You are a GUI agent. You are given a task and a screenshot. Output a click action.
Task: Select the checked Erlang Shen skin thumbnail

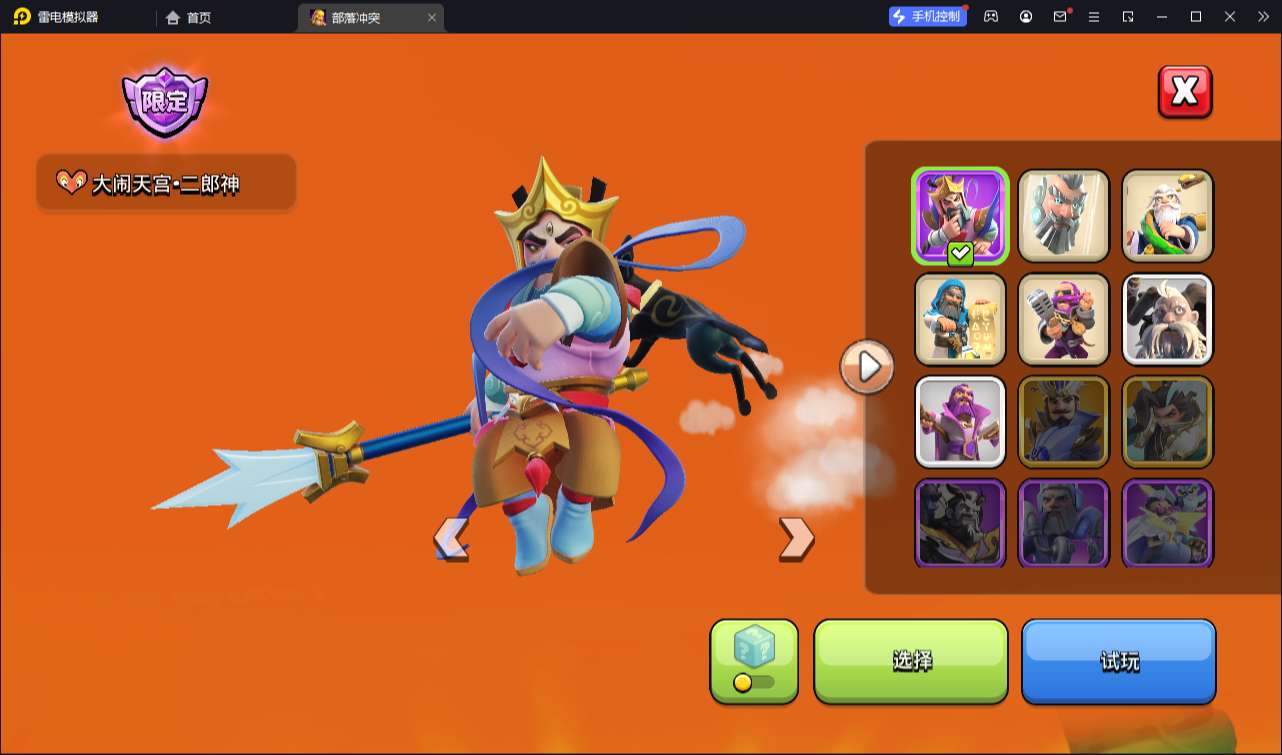(960, 216)
